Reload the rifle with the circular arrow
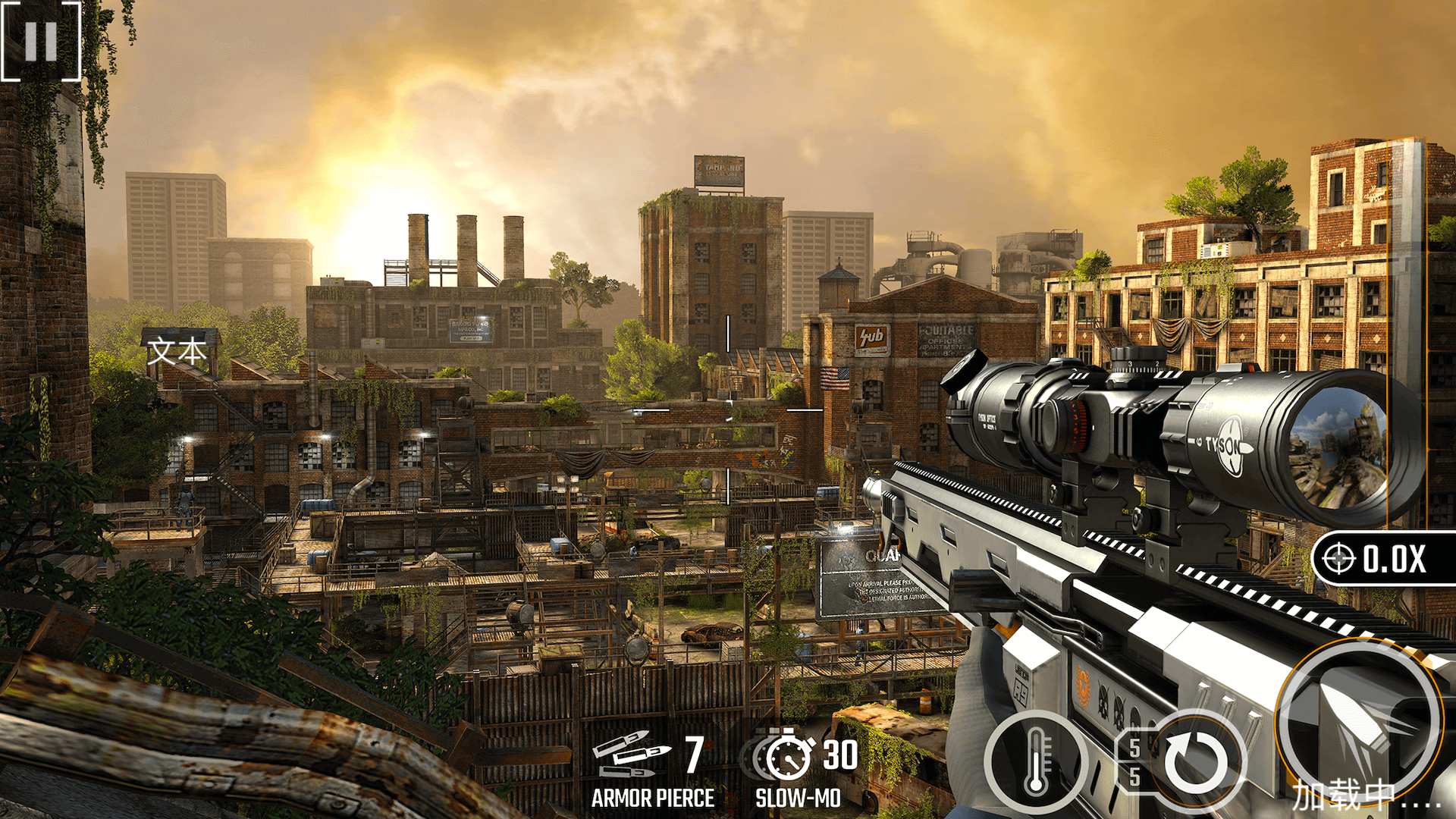Viewport: 1456px width, 819px height. click(x=1196, y=762)
